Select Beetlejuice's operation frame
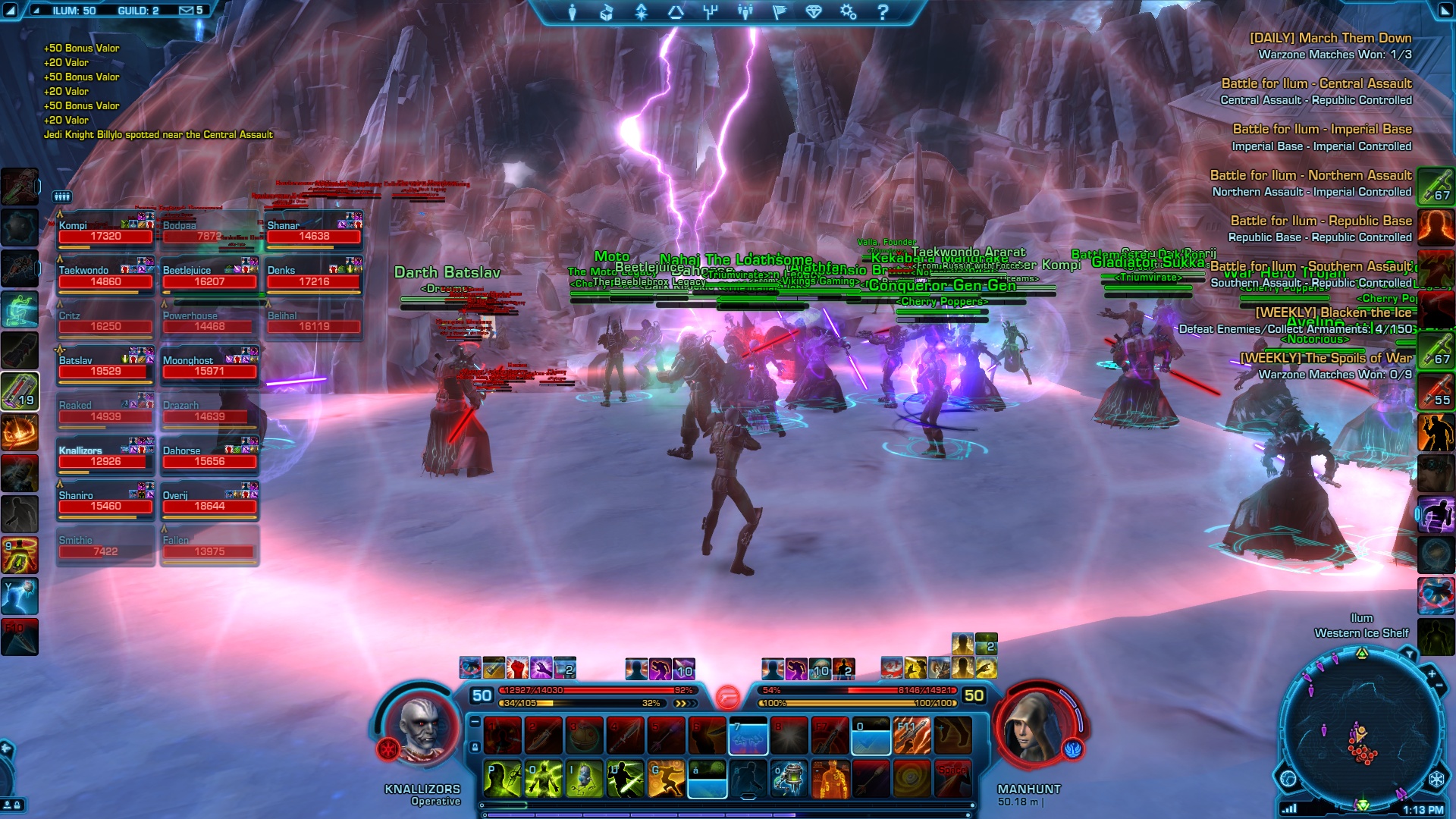This screenshot has width=1456, height=819. click(x=209, y=276)
